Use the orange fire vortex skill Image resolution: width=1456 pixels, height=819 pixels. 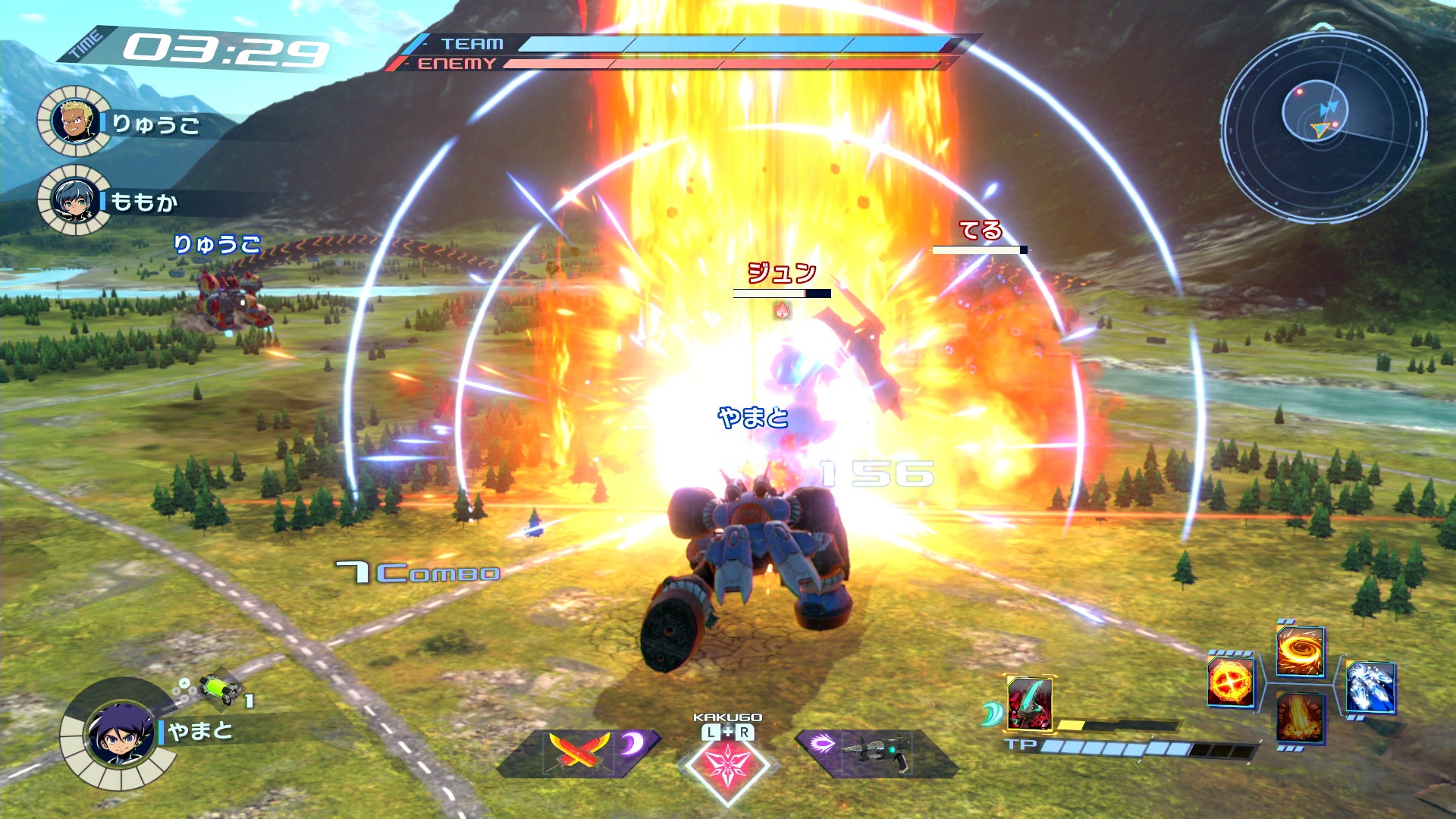(1300, 651)
